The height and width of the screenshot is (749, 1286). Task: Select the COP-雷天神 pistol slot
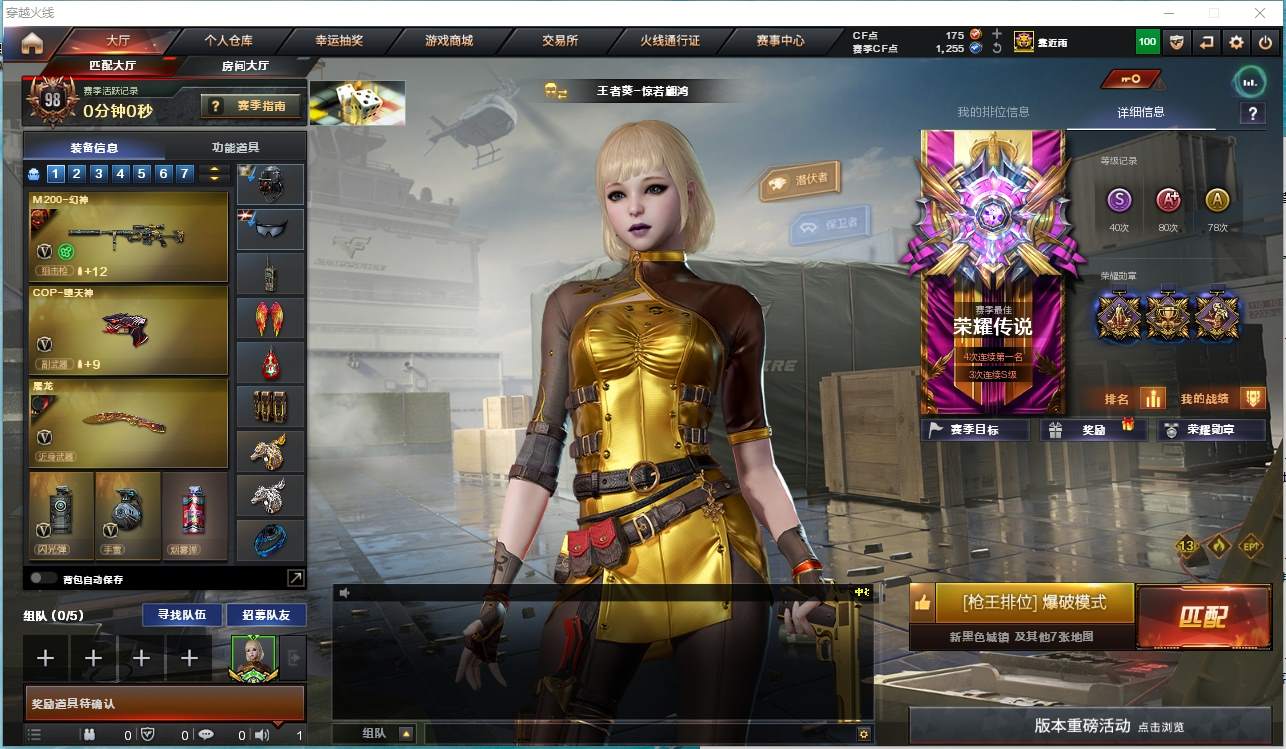click(x=129, y=329)
